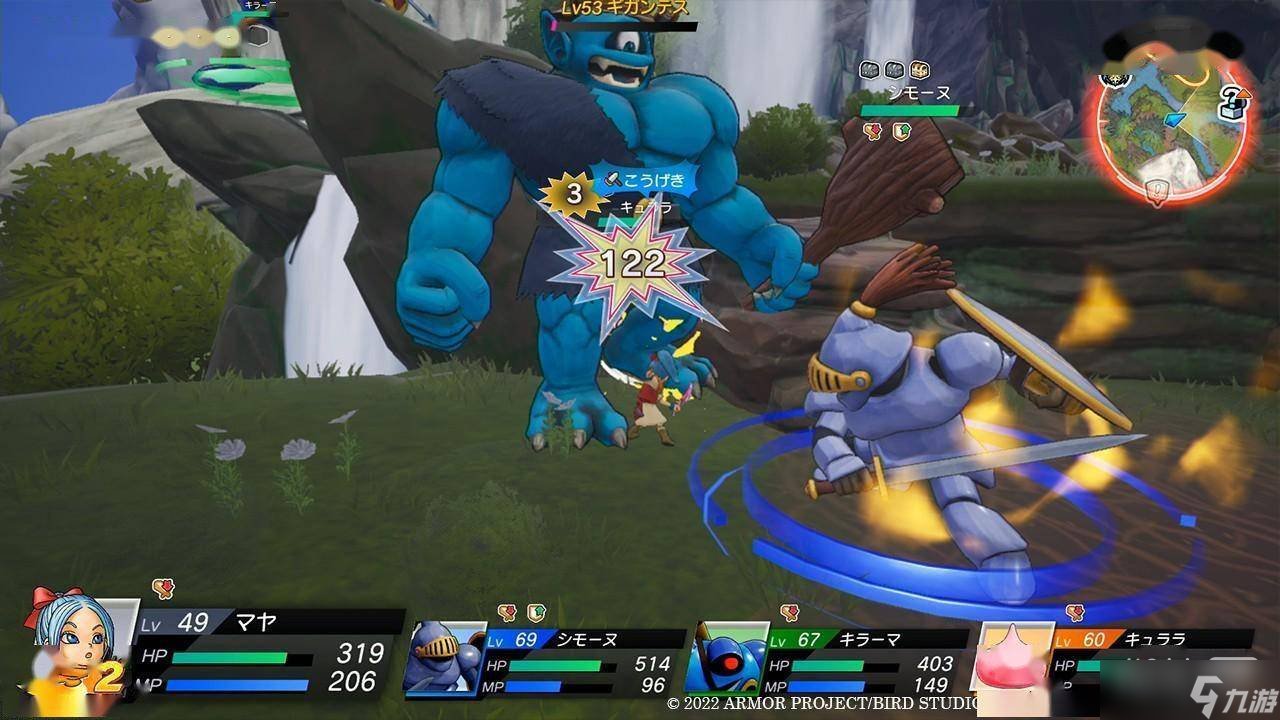Click the defense-up buff icon beside it

902,130
